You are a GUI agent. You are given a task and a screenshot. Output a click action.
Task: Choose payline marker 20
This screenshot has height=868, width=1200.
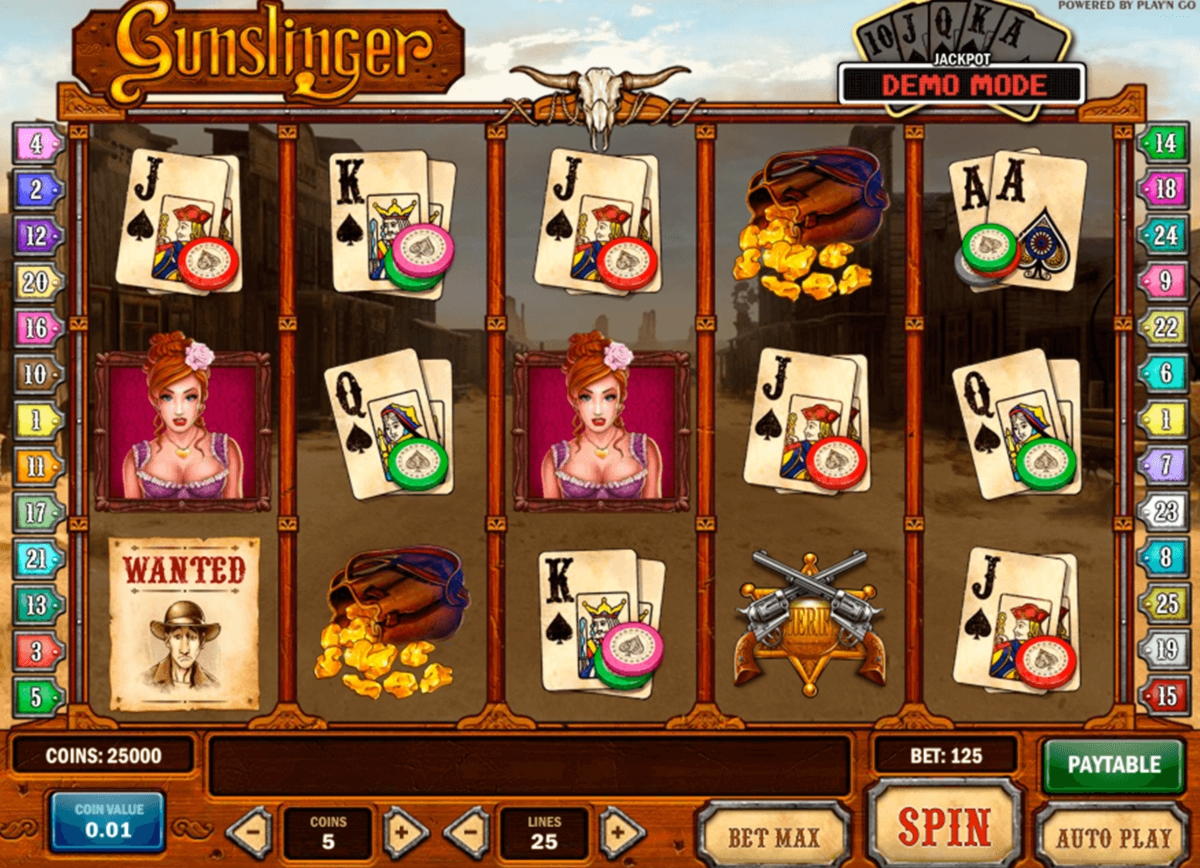[x=37, y=282]
